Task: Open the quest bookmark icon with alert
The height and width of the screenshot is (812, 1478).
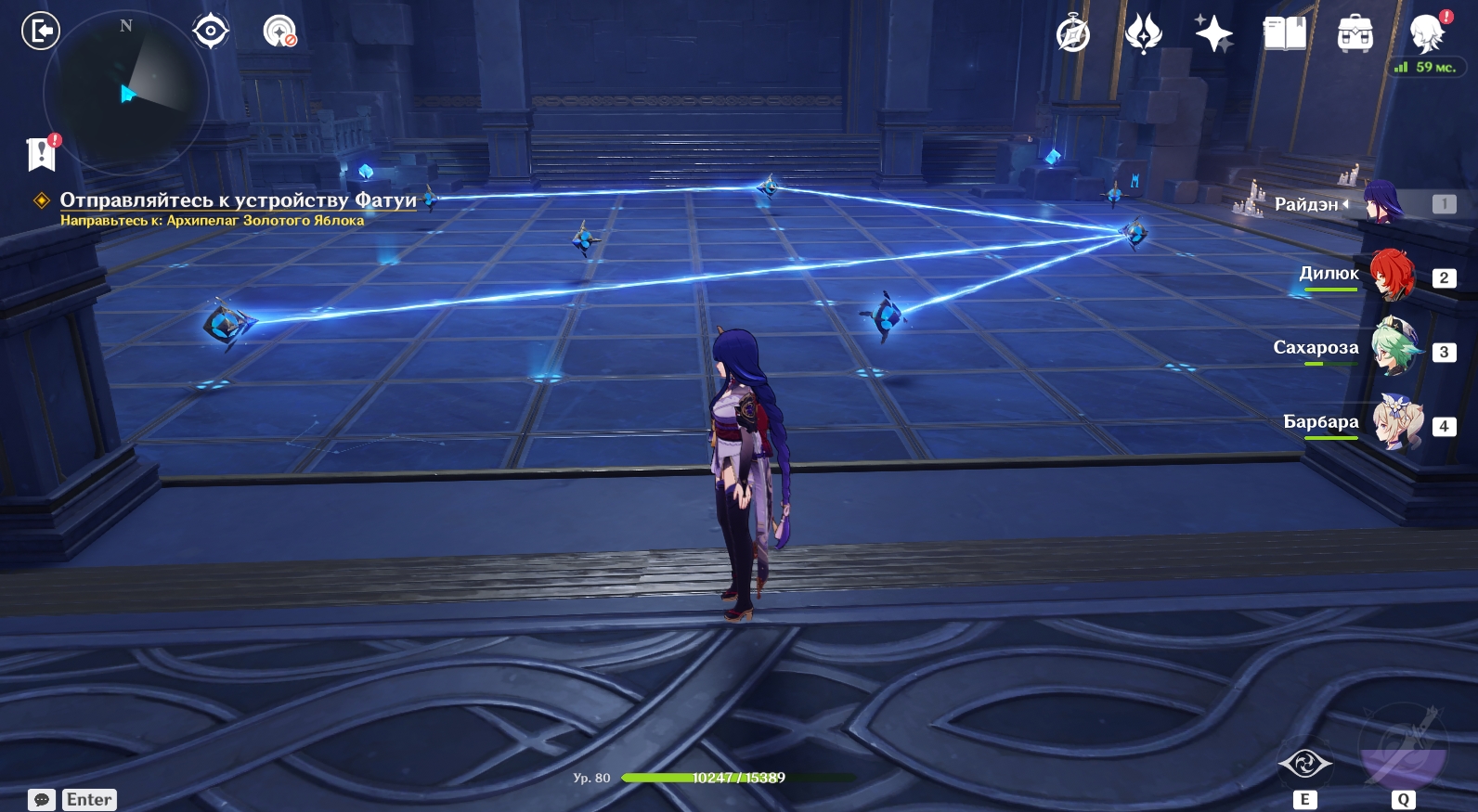Action: pos(42,154)
